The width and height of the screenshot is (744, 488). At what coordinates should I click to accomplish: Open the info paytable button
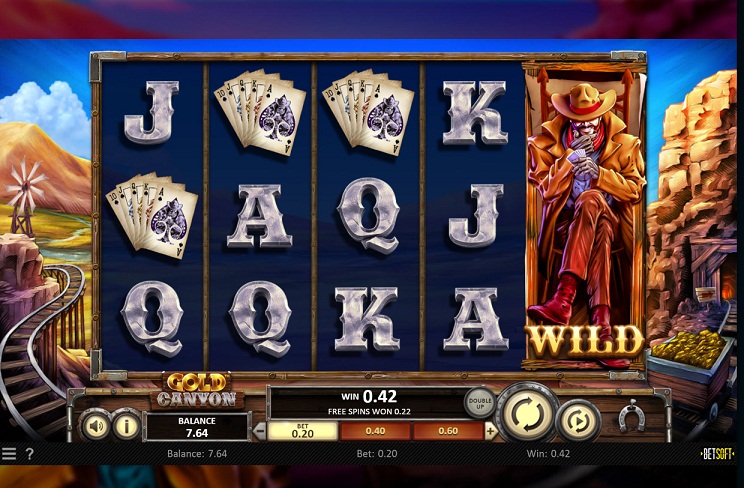(125, 426)
